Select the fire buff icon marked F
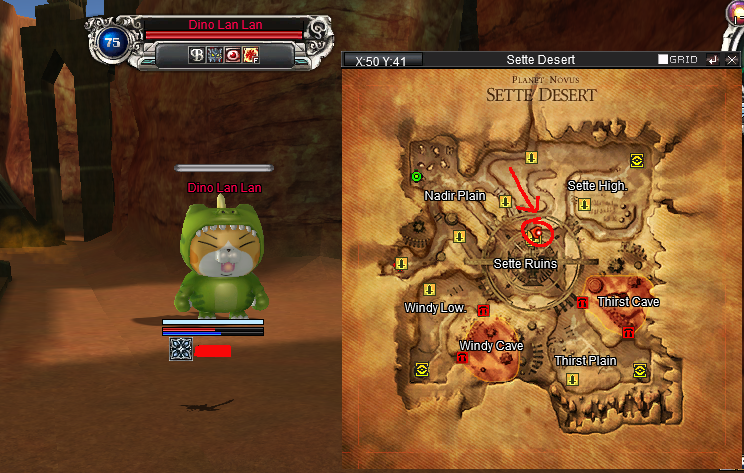The width and height of the screenshot is (744, 473). [251, 54]
